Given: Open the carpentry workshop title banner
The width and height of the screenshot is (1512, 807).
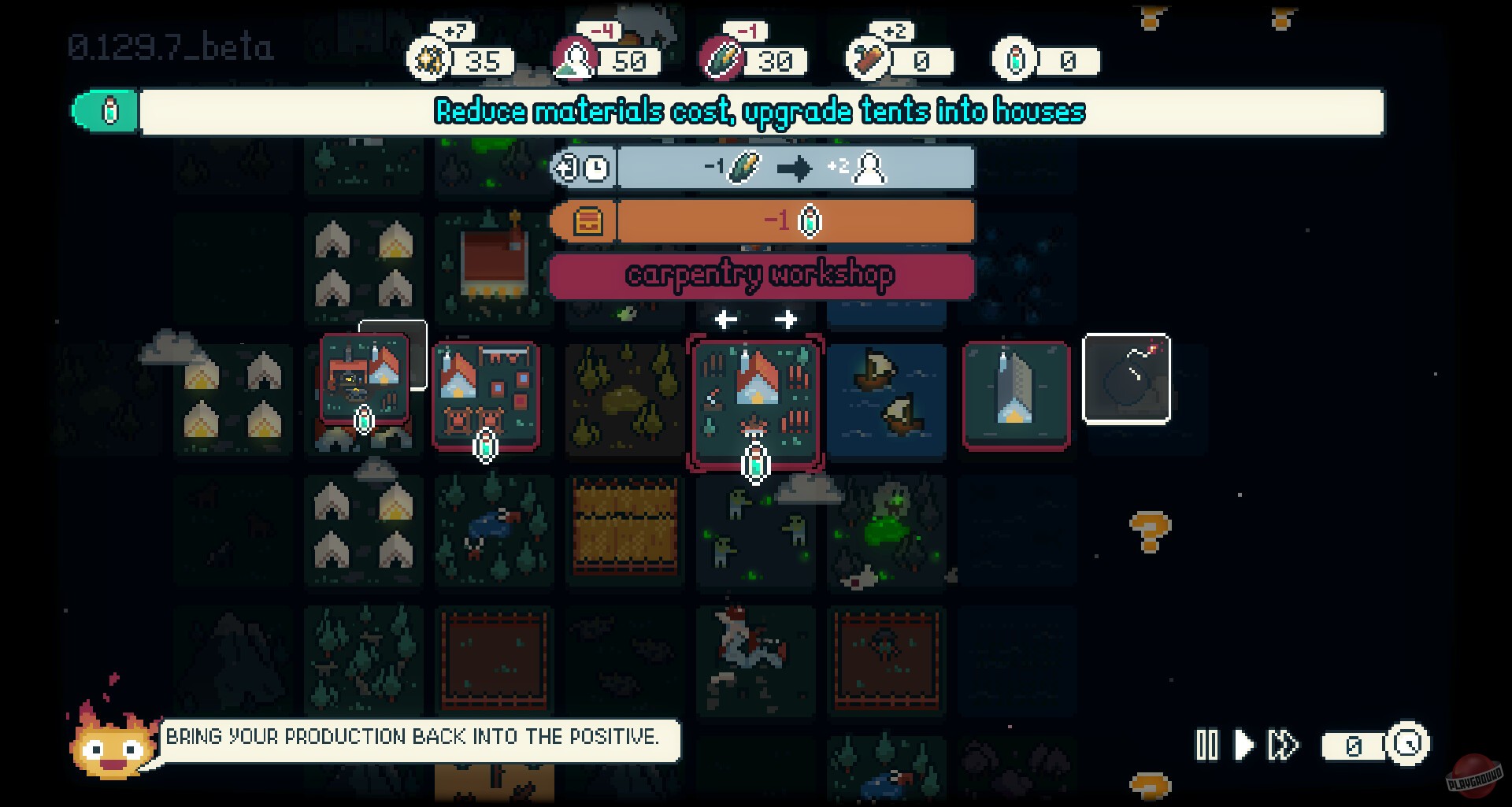Looking at the screenshot, I should coord(760,275).
